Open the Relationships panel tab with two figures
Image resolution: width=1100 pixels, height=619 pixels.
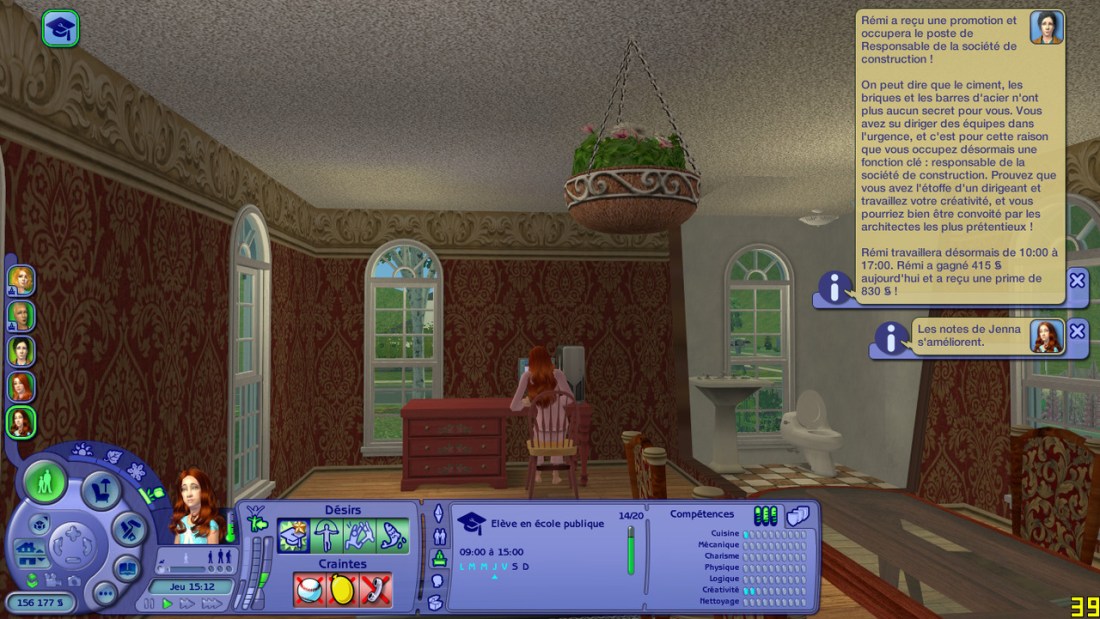437,535
